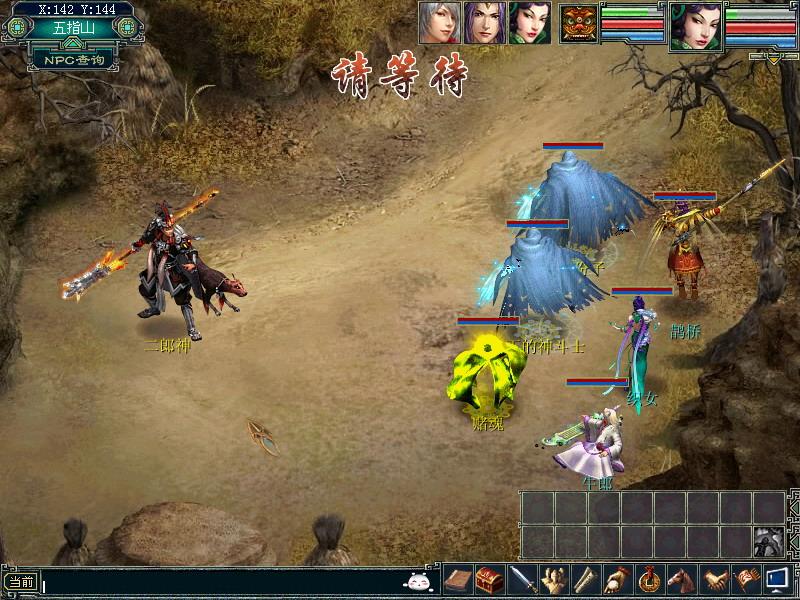This screenshot has width=800, height=600.
Task: Click the gold coin with red ribbon icon
Action: (x=649, y=580)
